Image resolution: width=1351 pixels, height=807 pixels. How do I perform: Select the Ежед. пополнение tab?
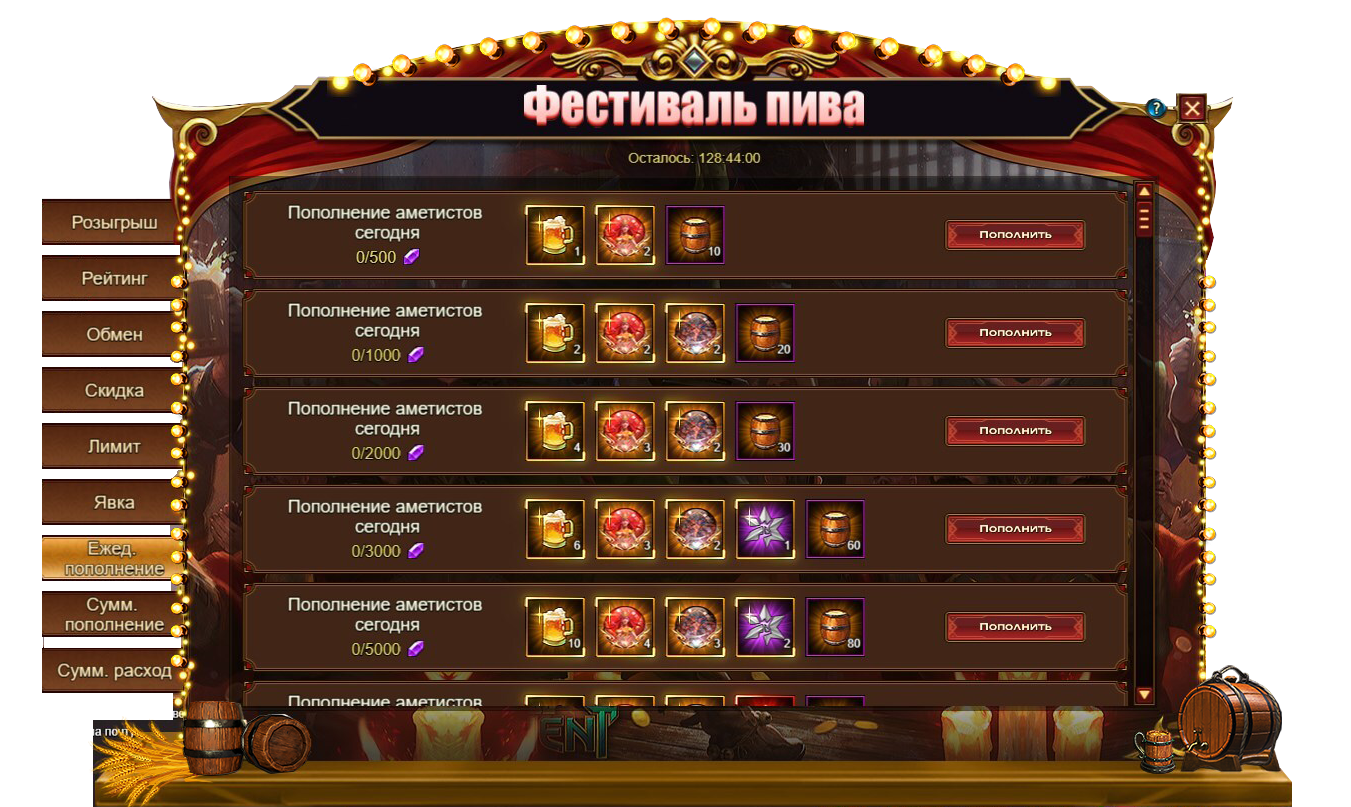pos(113,558)
